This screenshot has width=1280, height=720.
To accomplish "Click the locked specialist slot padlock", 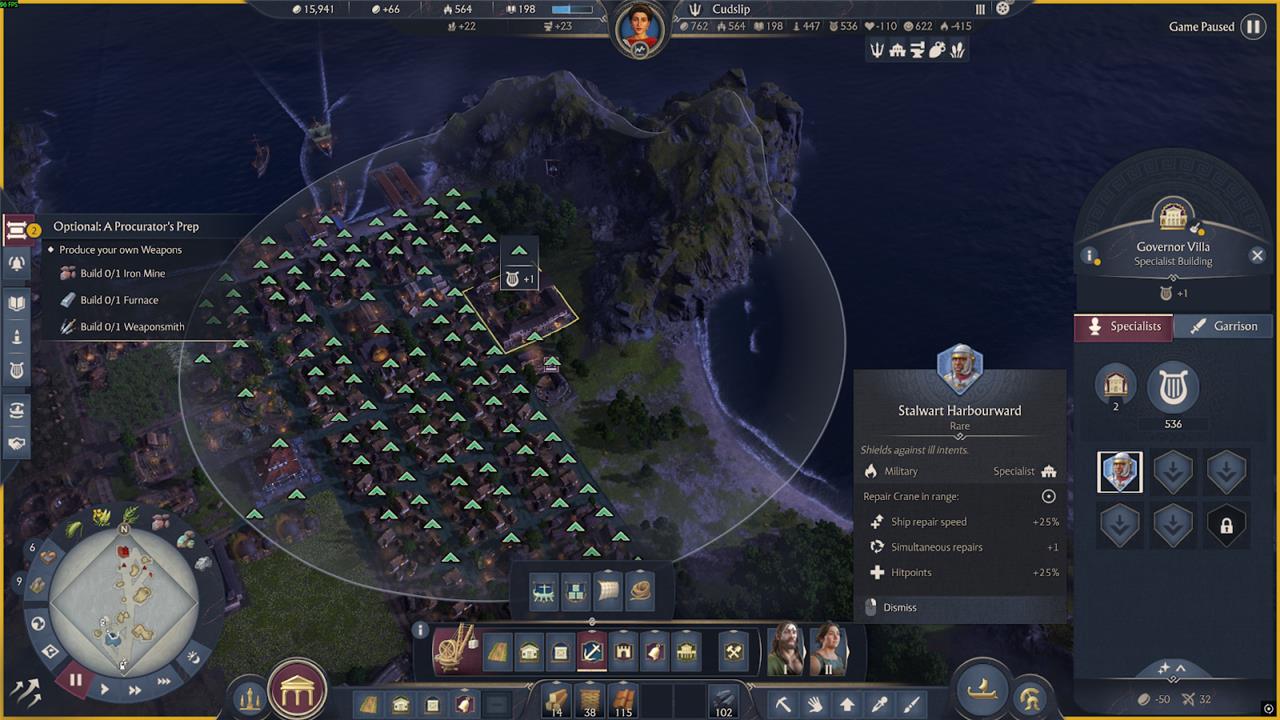I will pyautogui.click(x=1226, y=526).
